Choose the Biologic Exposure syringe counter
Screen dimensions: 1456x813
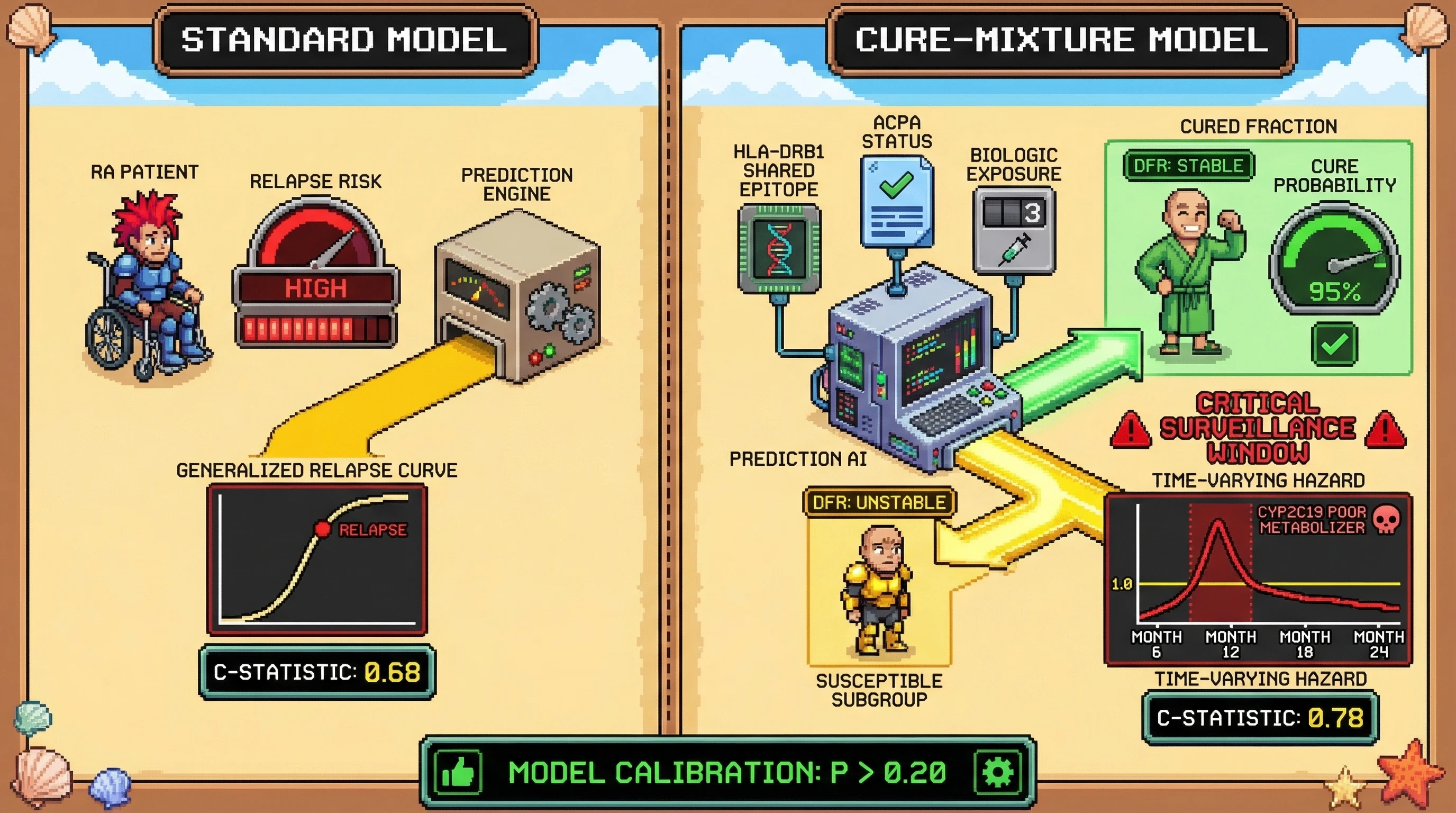1014,231
